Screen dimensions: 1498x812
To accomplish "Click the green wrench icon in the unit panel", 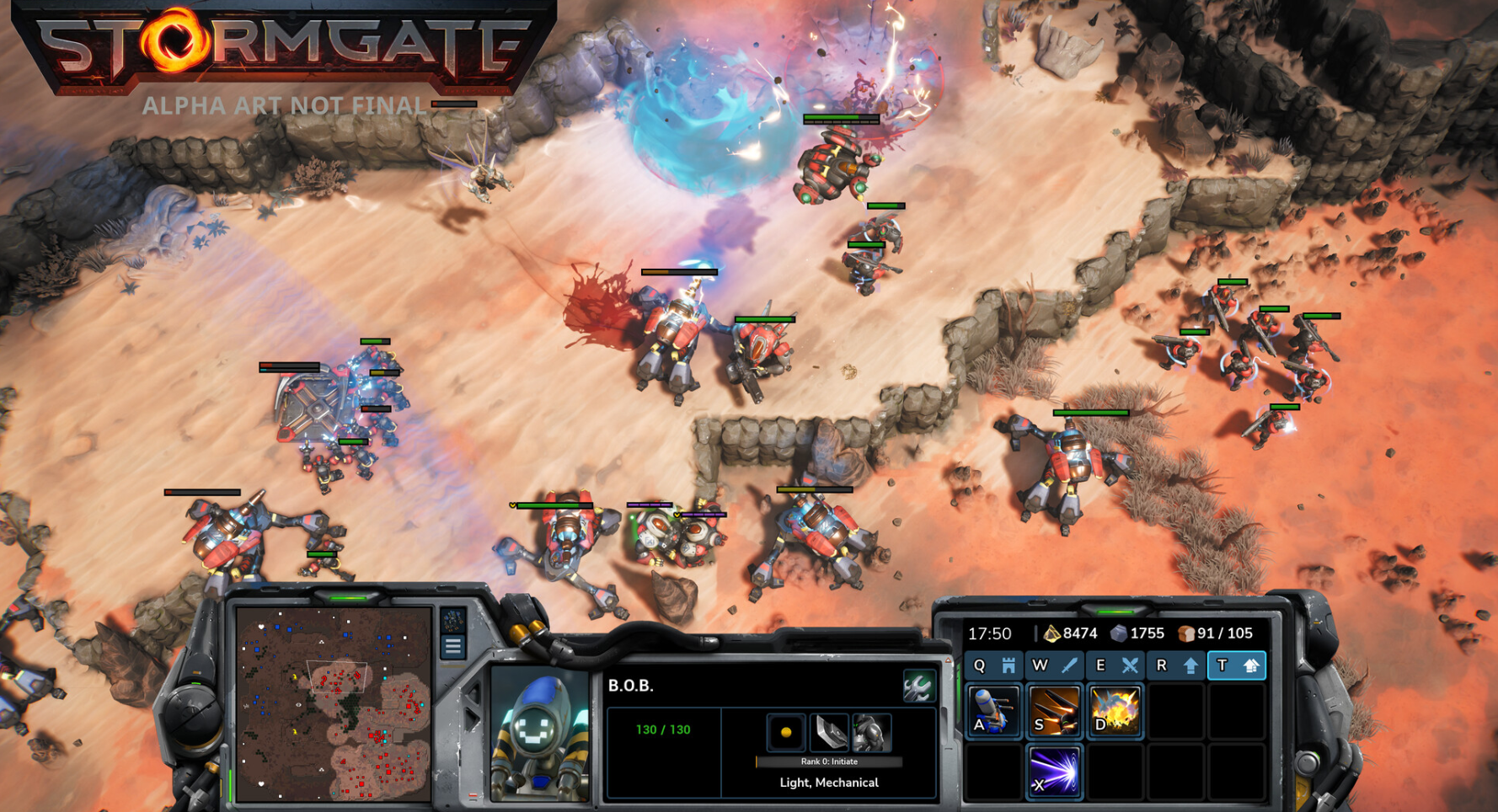I will click(918, 686).
